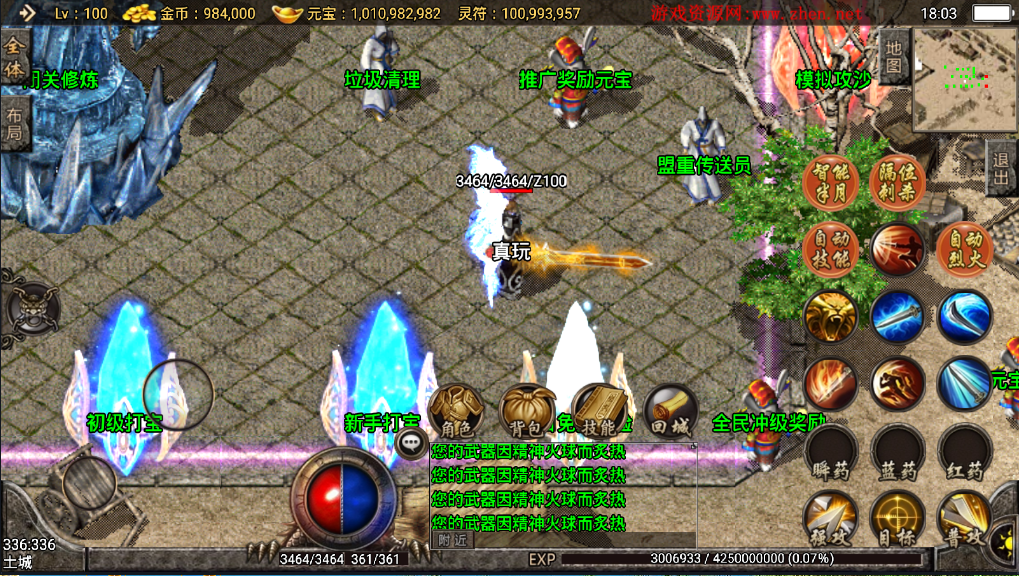Open the chat speech bubble button

(x=411, y=443)
